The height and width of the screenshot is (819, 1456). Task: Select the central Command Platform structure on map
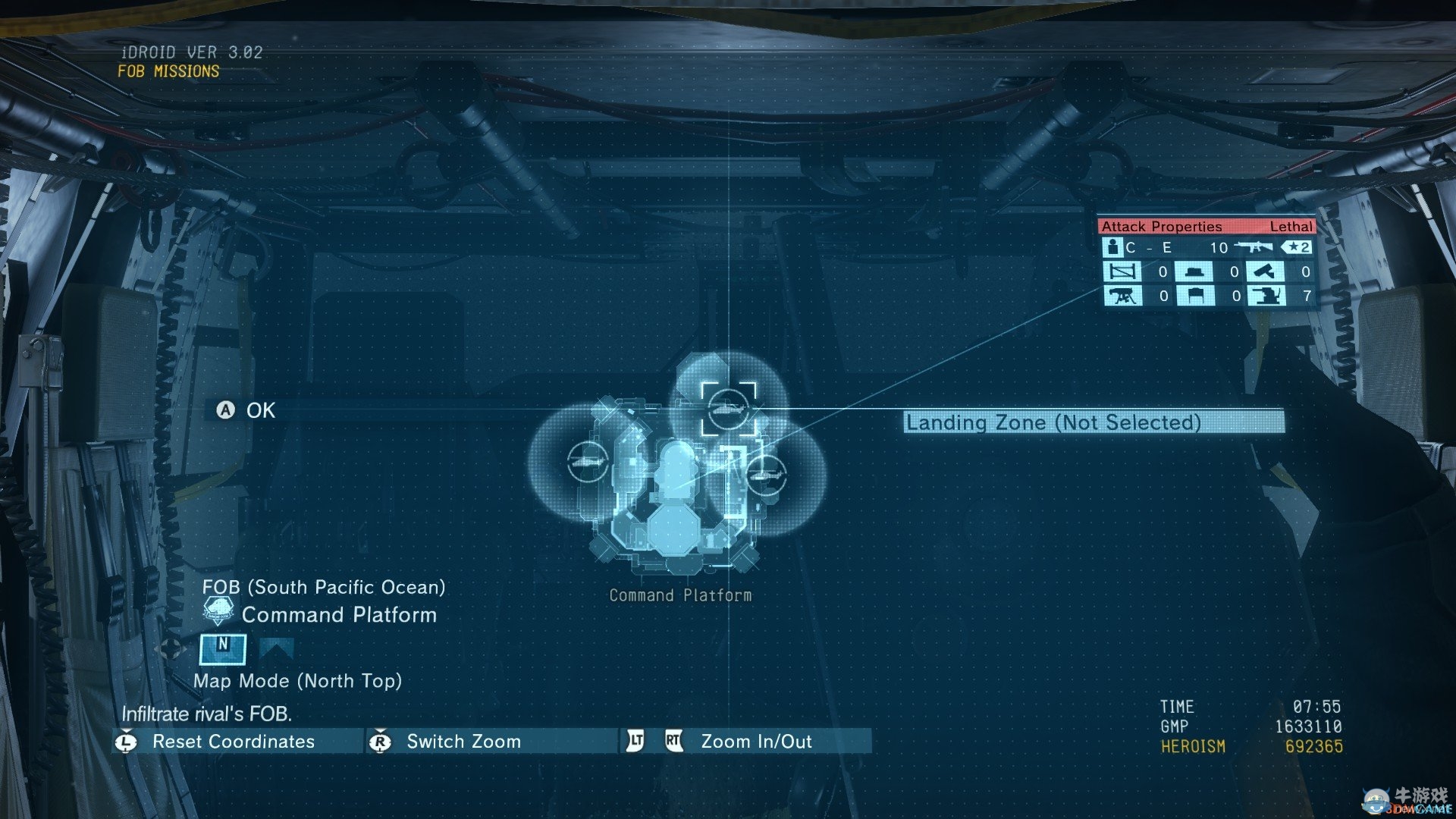675,485
